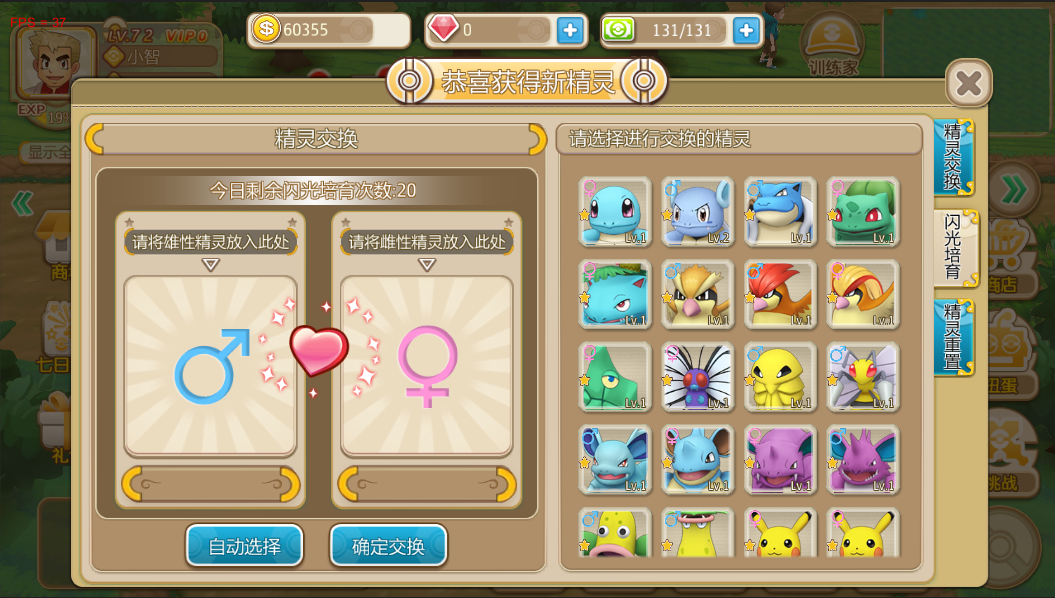Pick the Metapod thumbnail
This screenshot has width=1055, height=598.
[615, 377]
